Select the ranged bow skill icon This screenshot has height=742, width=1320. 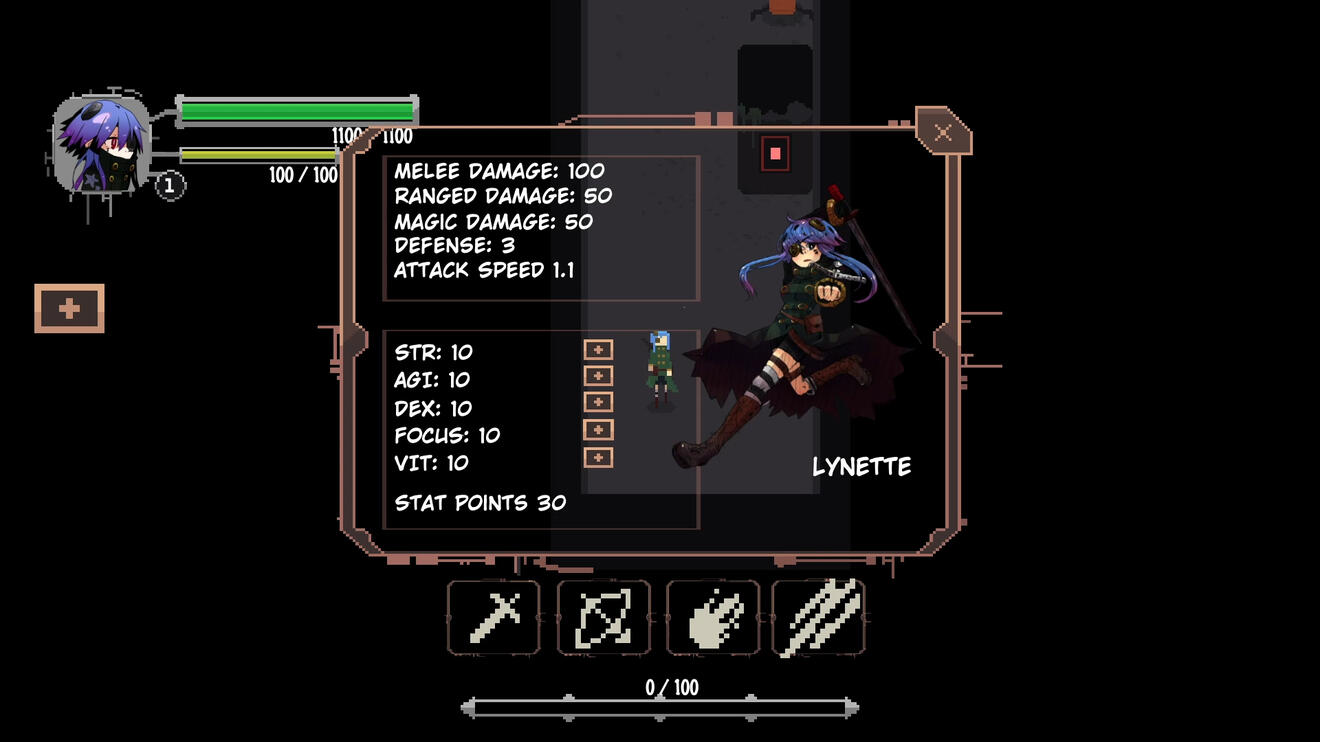pos(603,619)
